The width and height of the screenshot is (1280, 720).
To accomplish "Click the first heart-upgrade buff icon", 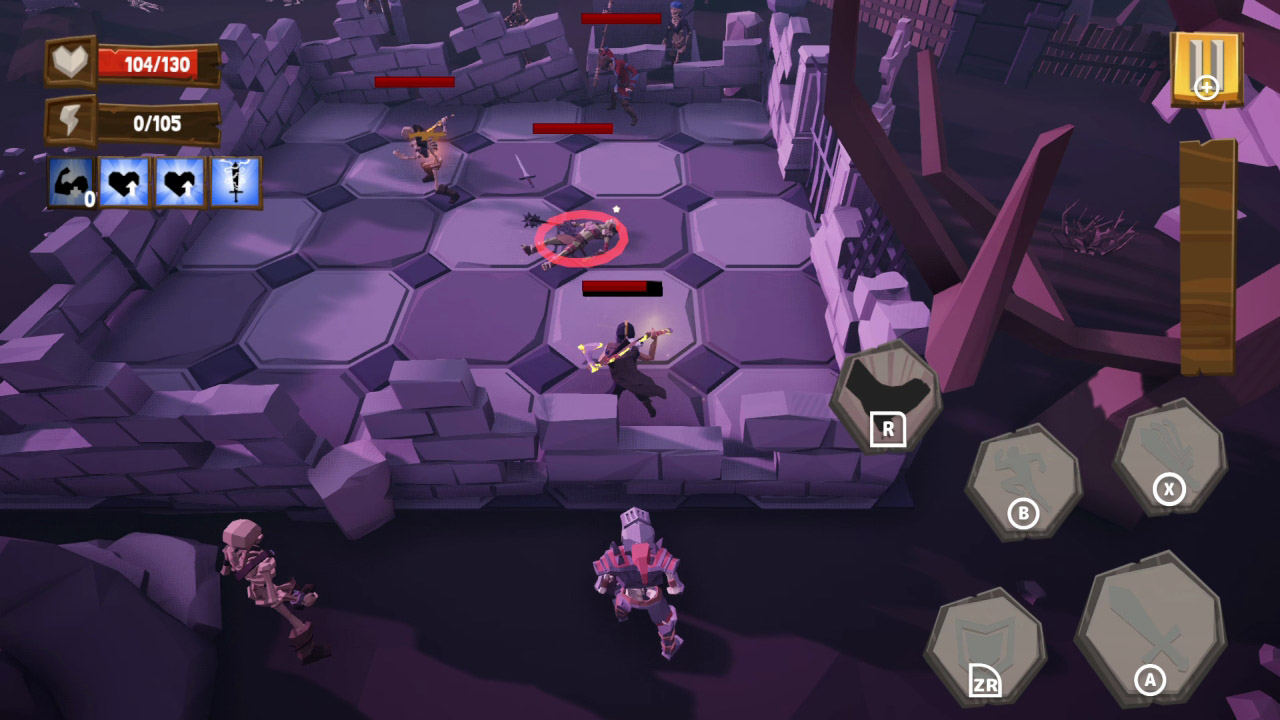I will pos(125,182).
